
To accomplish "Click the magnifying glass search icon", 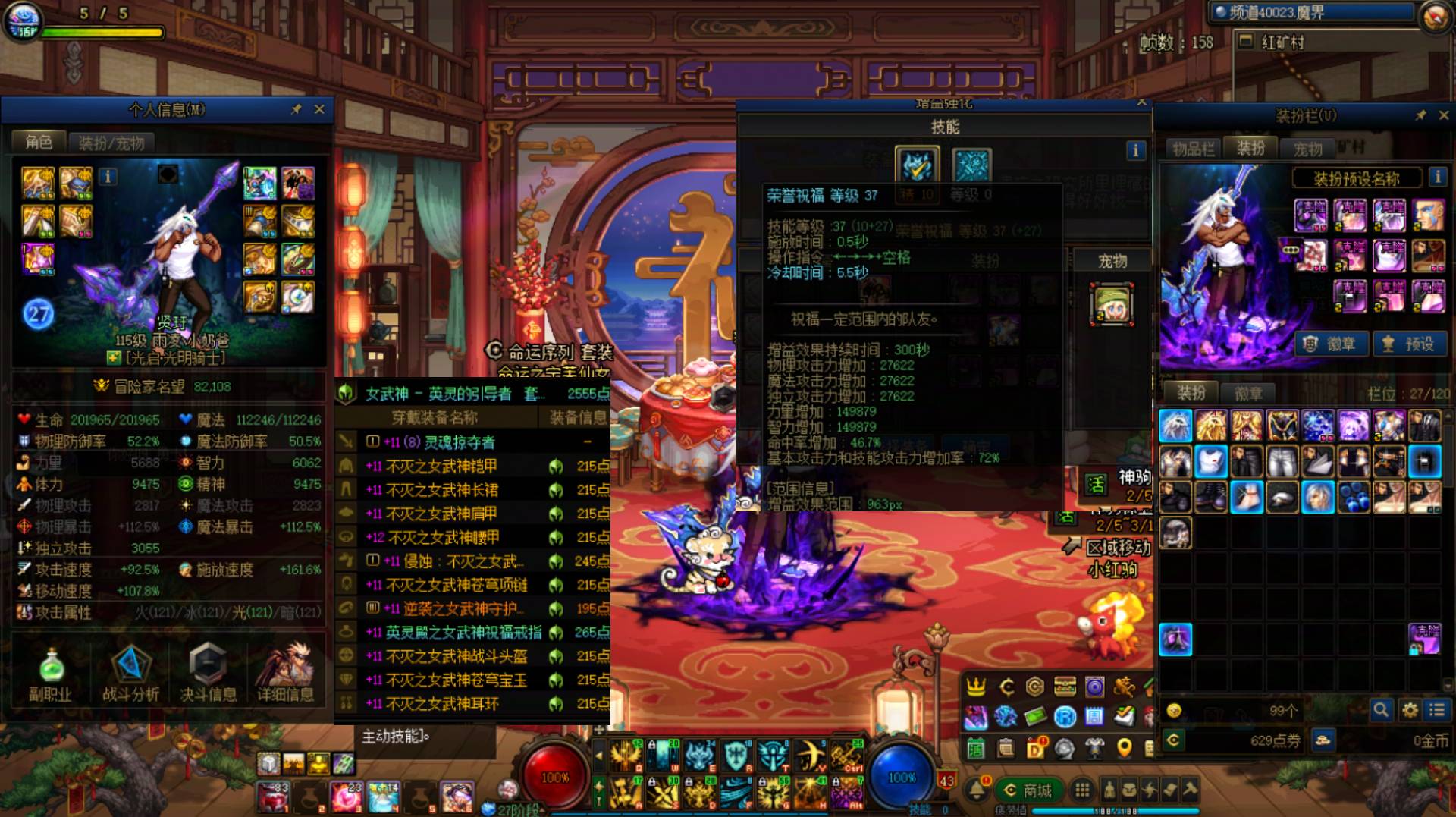I will click(x=1381, y=710).
